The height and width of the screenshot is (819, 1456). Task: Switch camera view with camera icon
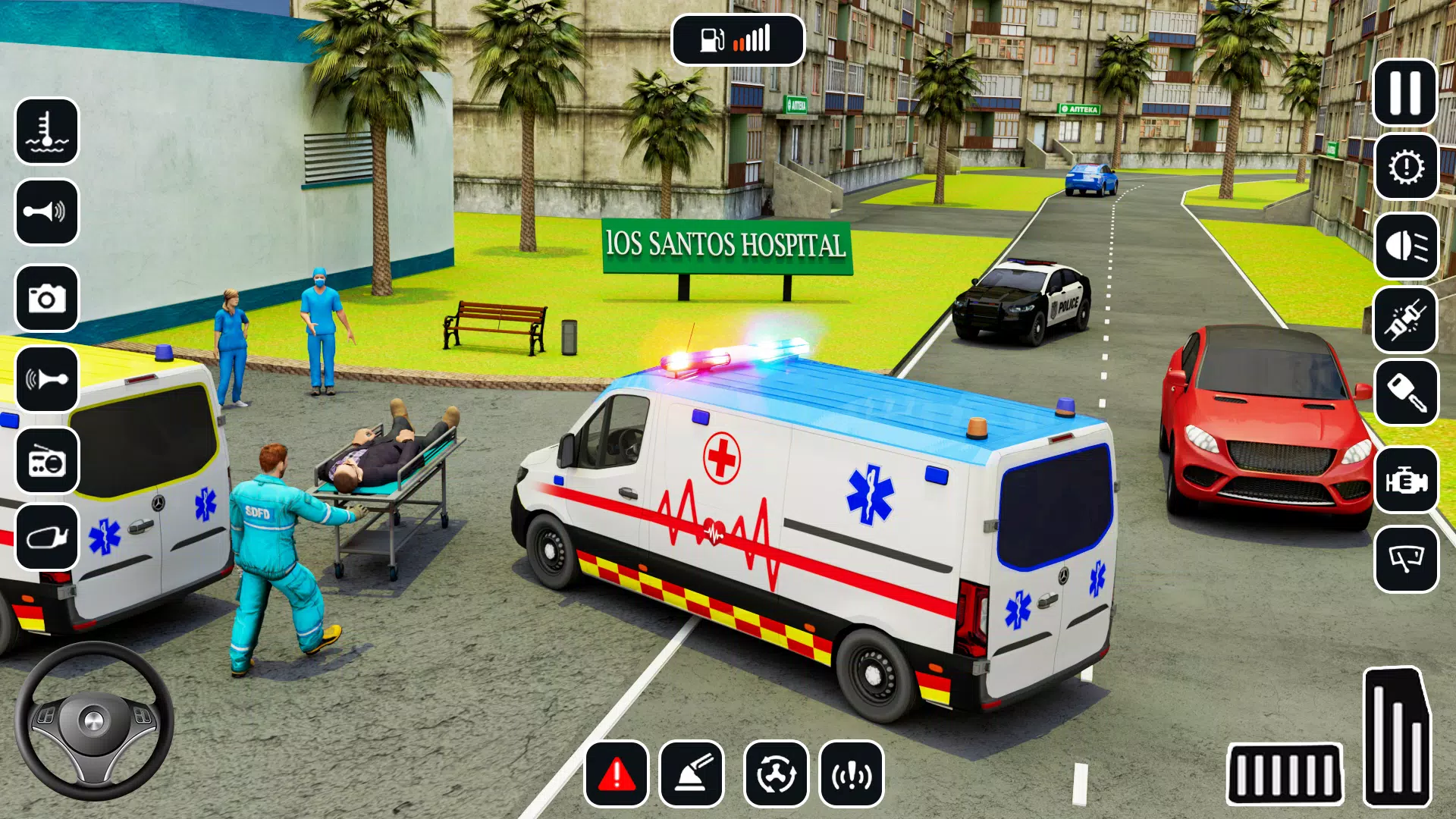[47, 298]
